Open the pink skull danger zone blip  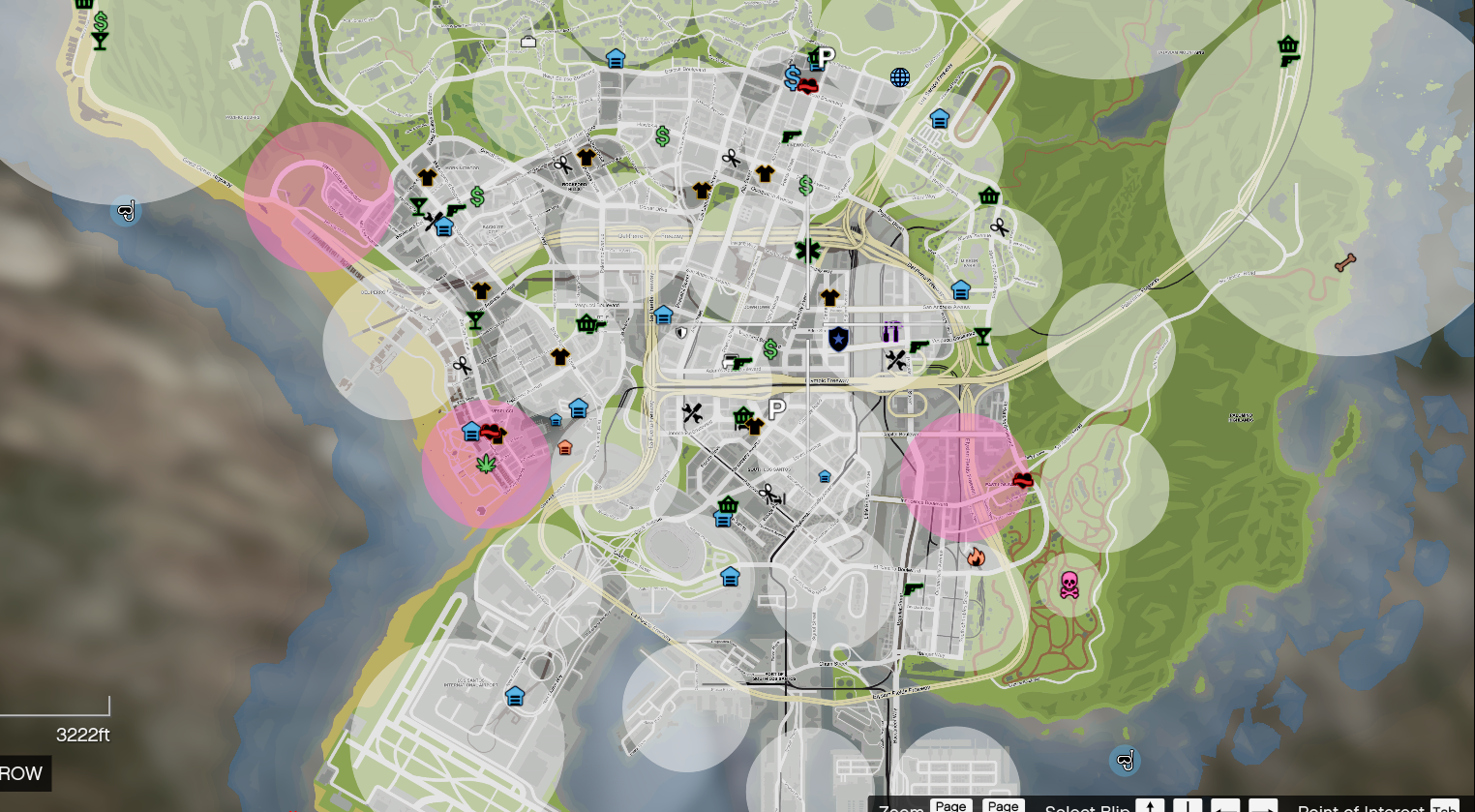coord(1069,585)
